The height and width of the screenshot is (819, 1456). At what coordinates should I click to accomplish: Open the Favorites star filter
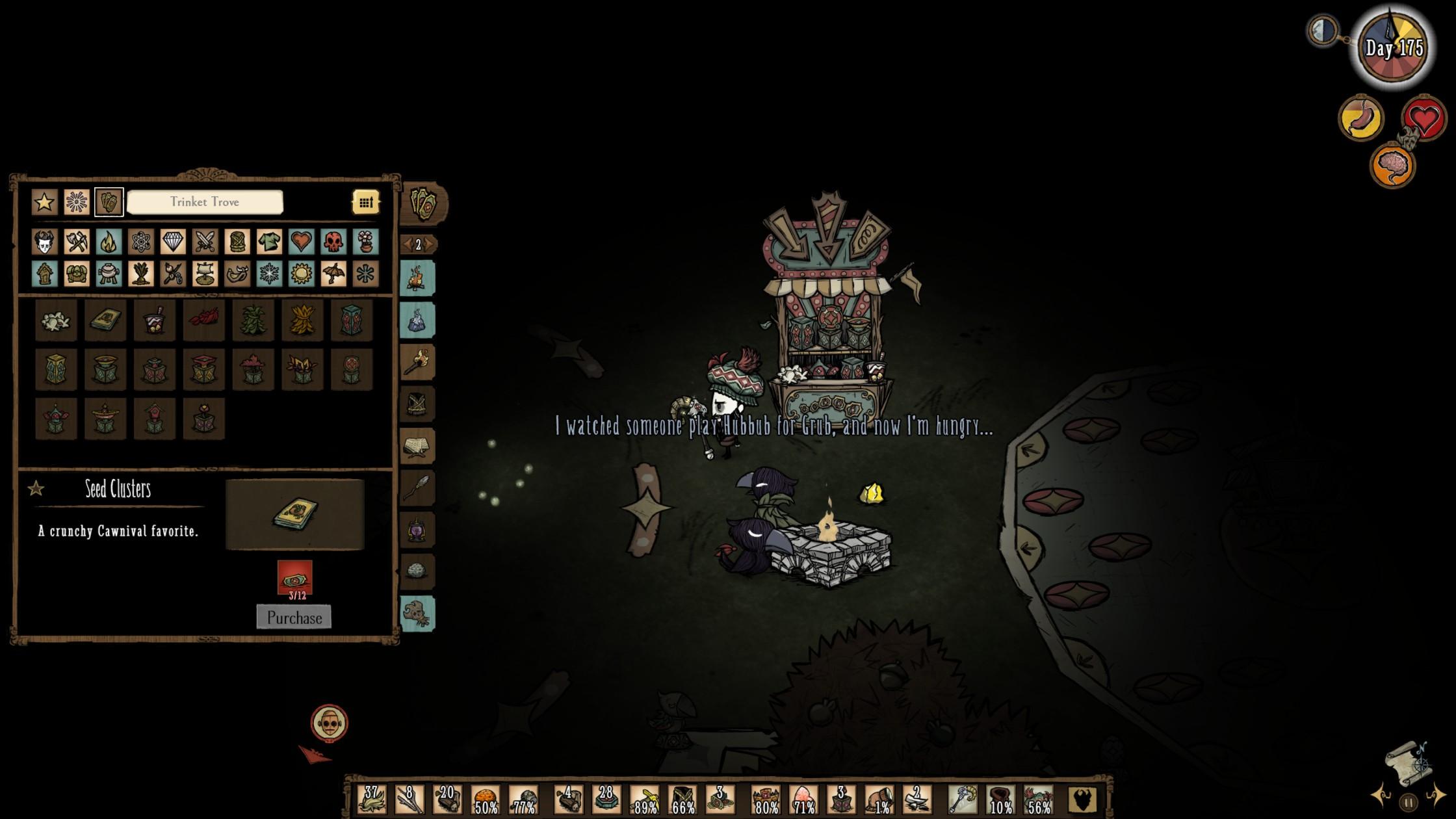click(43, 201)
